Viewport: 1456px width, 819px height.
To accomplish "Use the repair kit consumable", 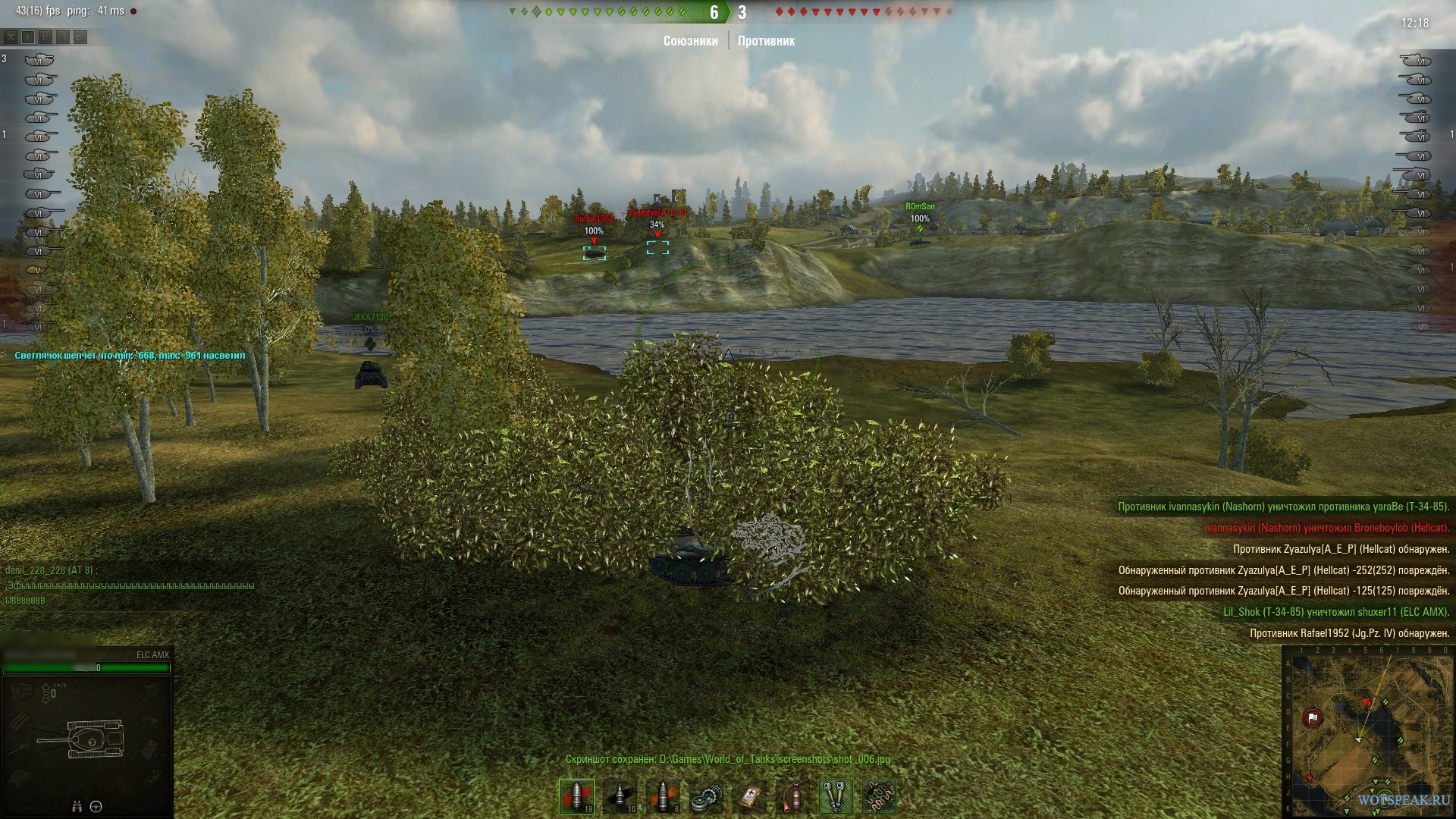I will pyautogui.click(x=707, y=796).
